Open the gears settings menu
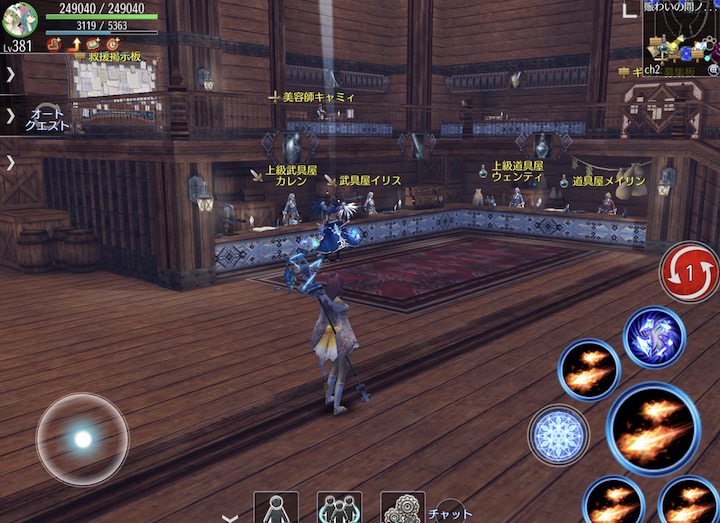This screenshot has width=720, height=523. click(x=402, y=508)
